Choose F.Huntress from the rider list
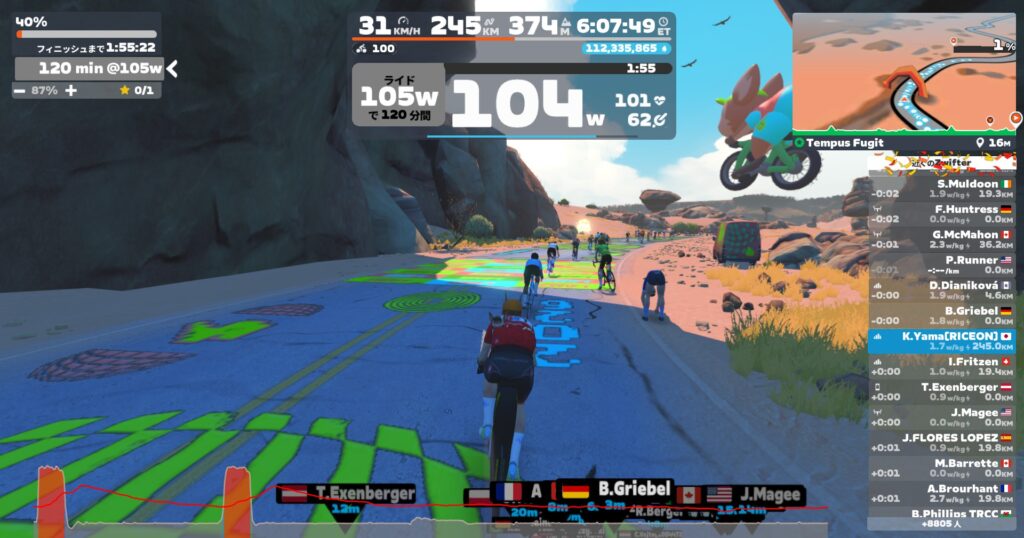 (941, 213)
